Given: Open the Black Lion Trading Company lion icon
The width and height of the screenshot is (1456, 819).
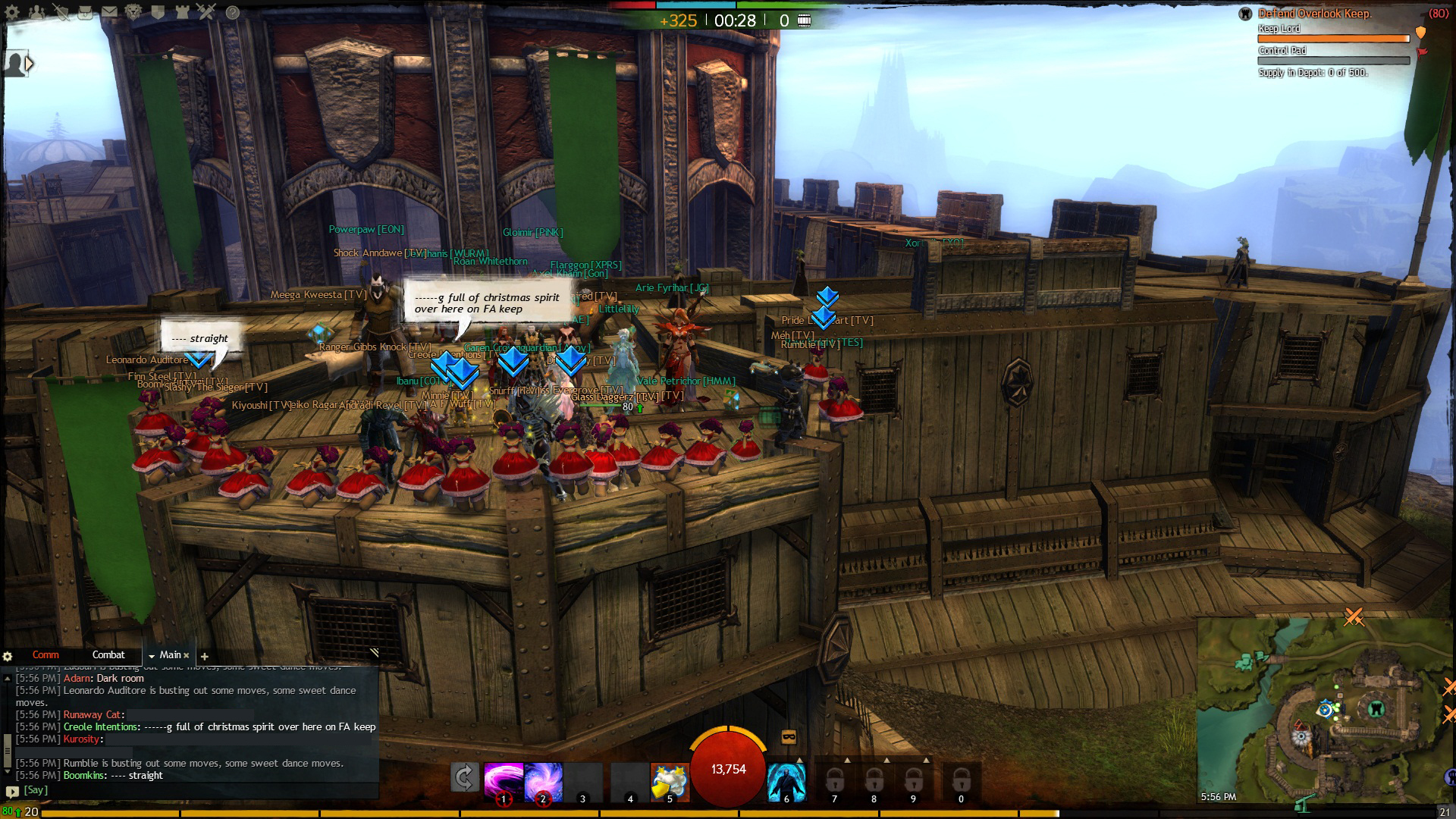Looking at the screenshot, I should click(x=134, y=12).
